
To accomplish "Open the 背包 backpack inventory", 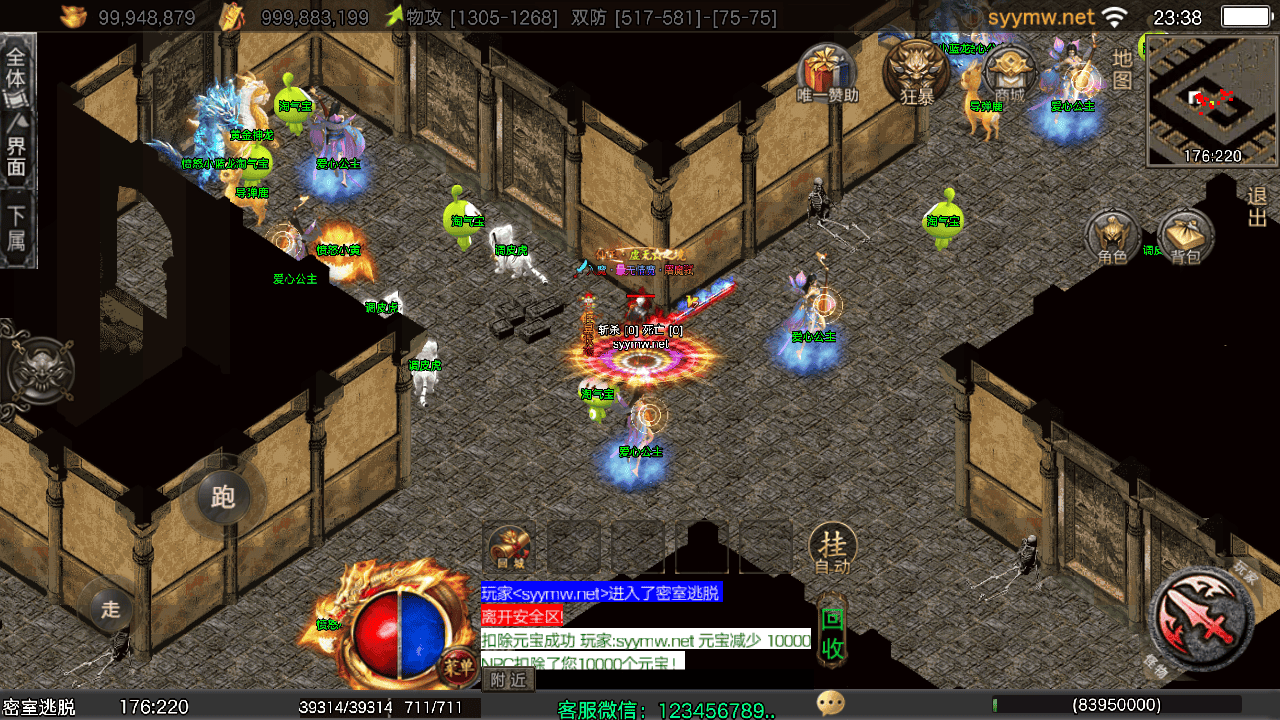I will click(x=1185, y=238).
